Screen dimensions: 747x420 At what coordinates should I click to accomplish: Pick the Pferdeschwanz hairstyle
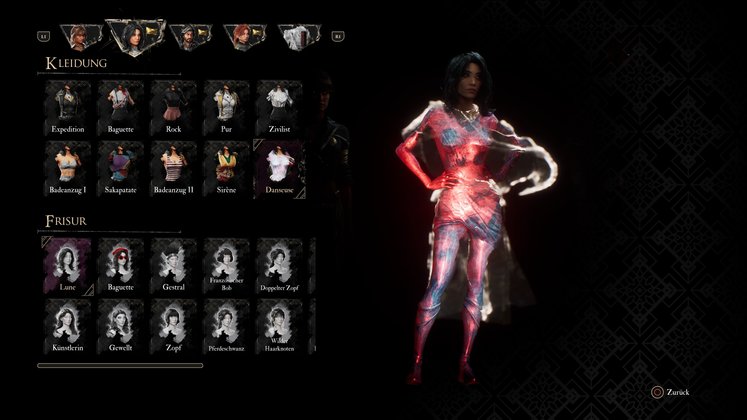[227, 326]
